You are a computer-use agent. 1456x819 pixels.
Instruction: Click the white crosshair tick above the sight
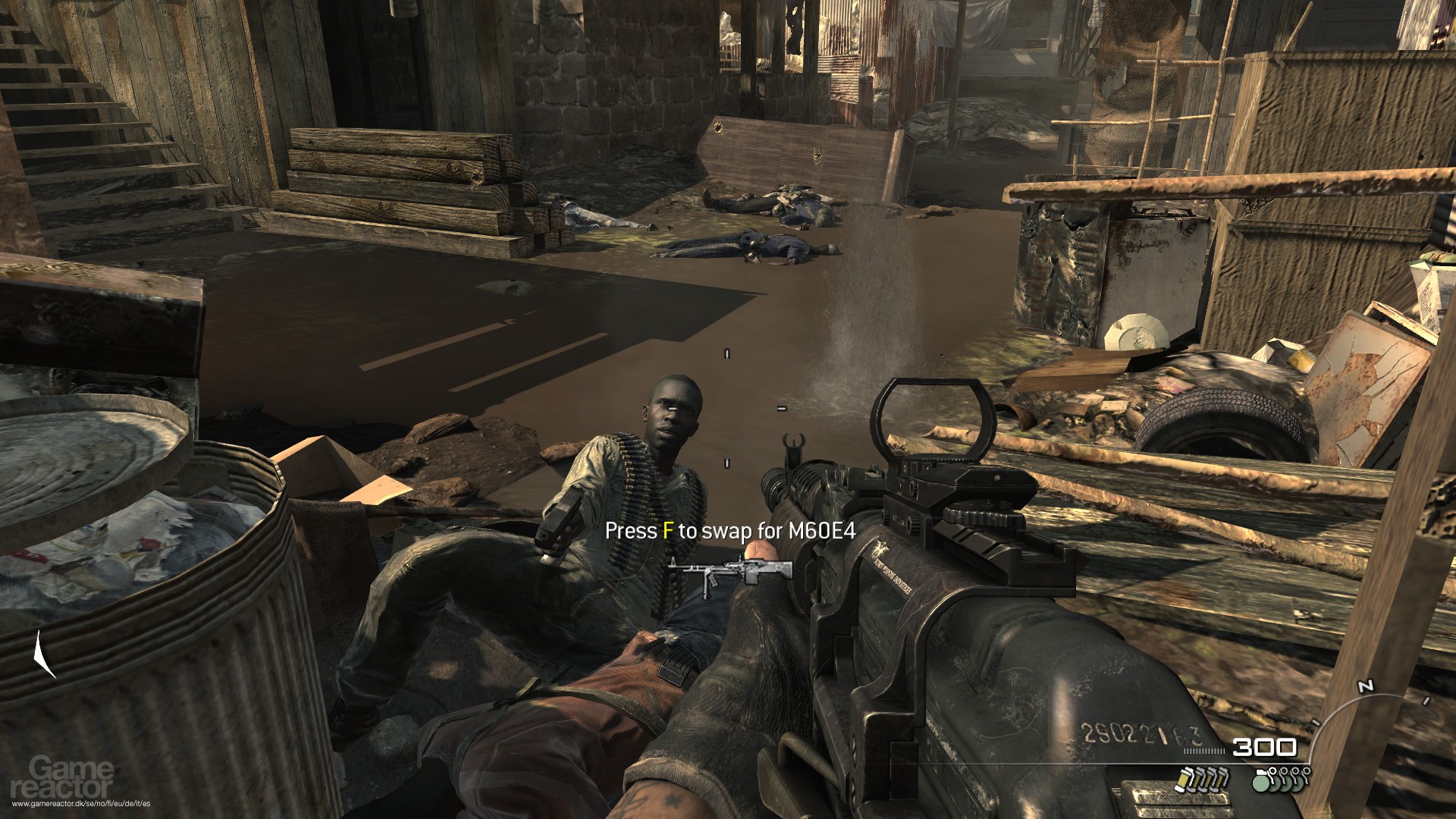pyautogui.click(x=726, y=353)
